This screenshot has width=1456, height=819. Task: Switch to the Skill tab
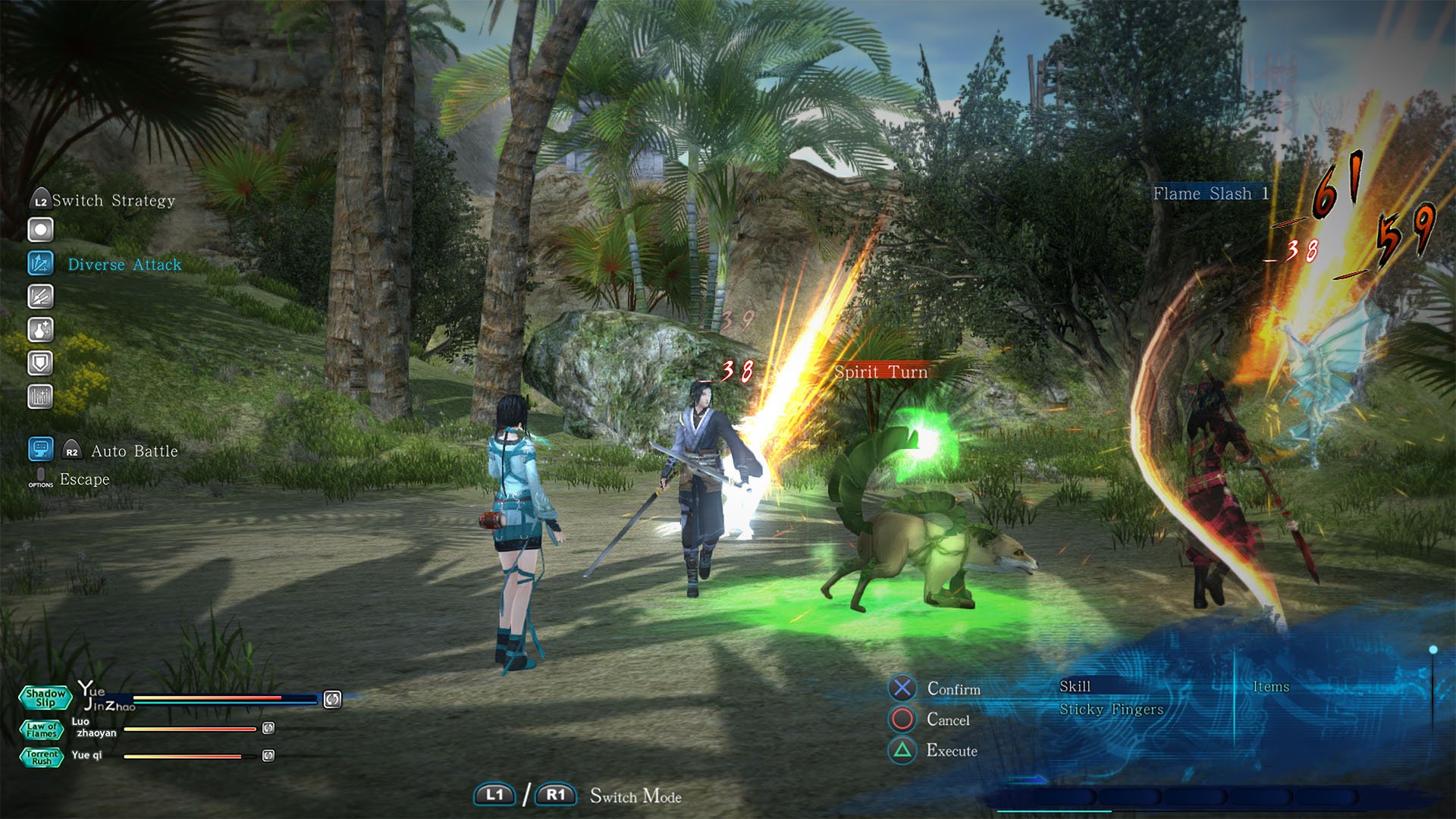[x=1076, y=686]
